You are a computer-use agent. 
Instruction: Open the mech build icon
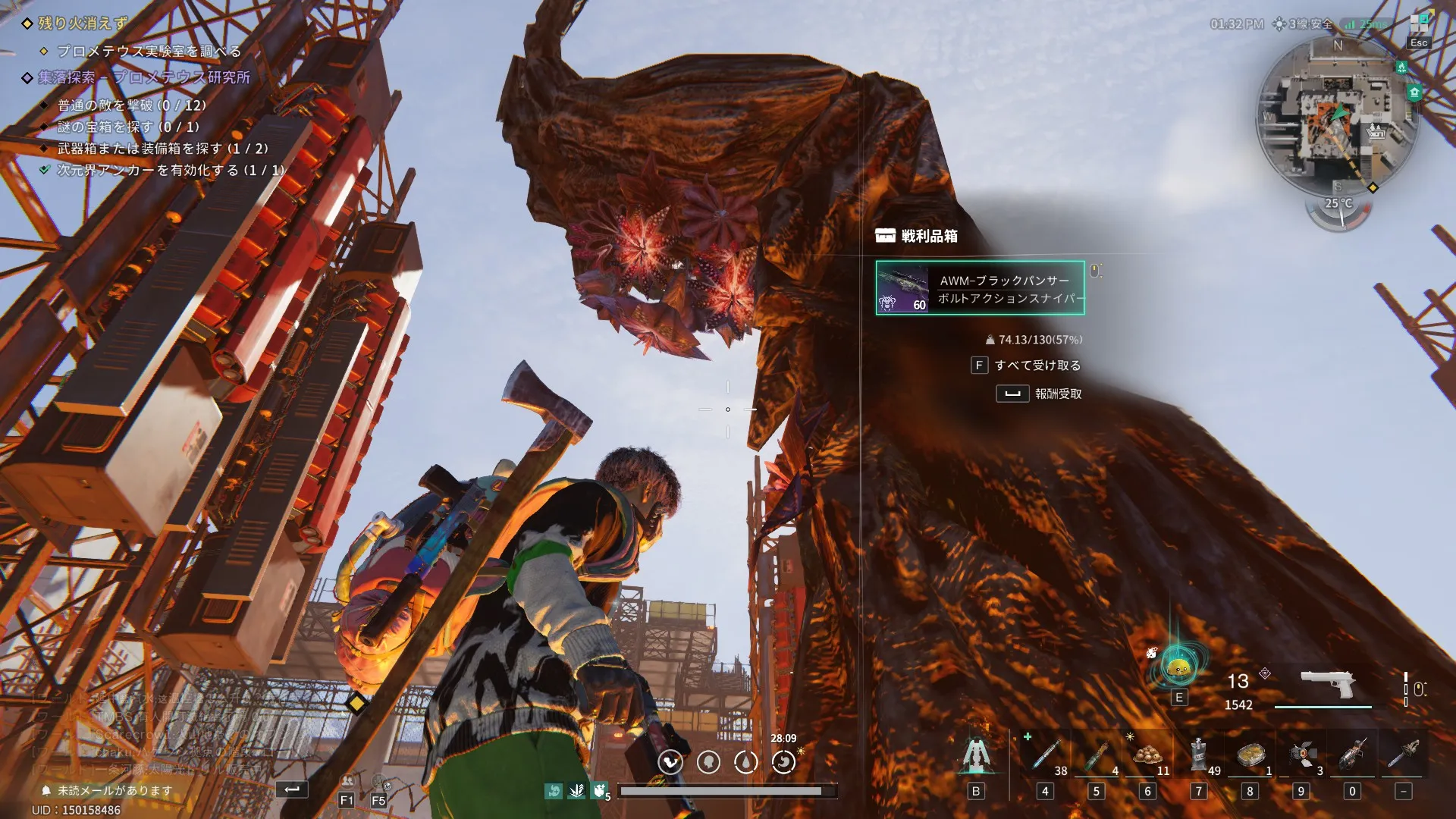976,755
